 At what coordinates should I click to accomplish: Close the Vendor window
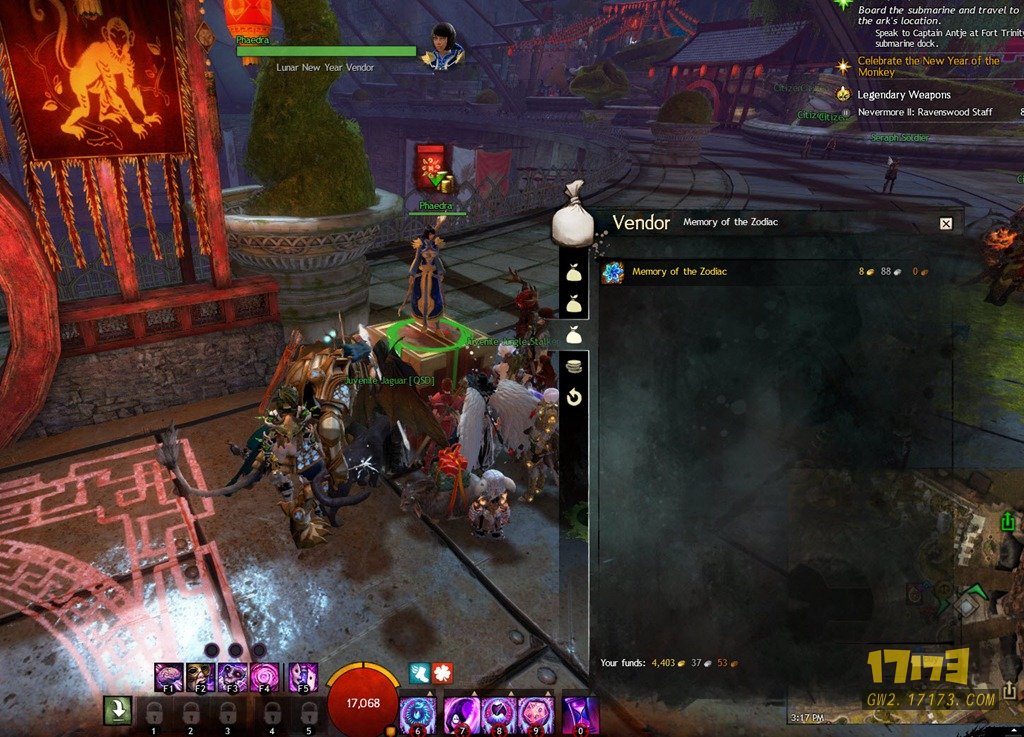point(946,223)
